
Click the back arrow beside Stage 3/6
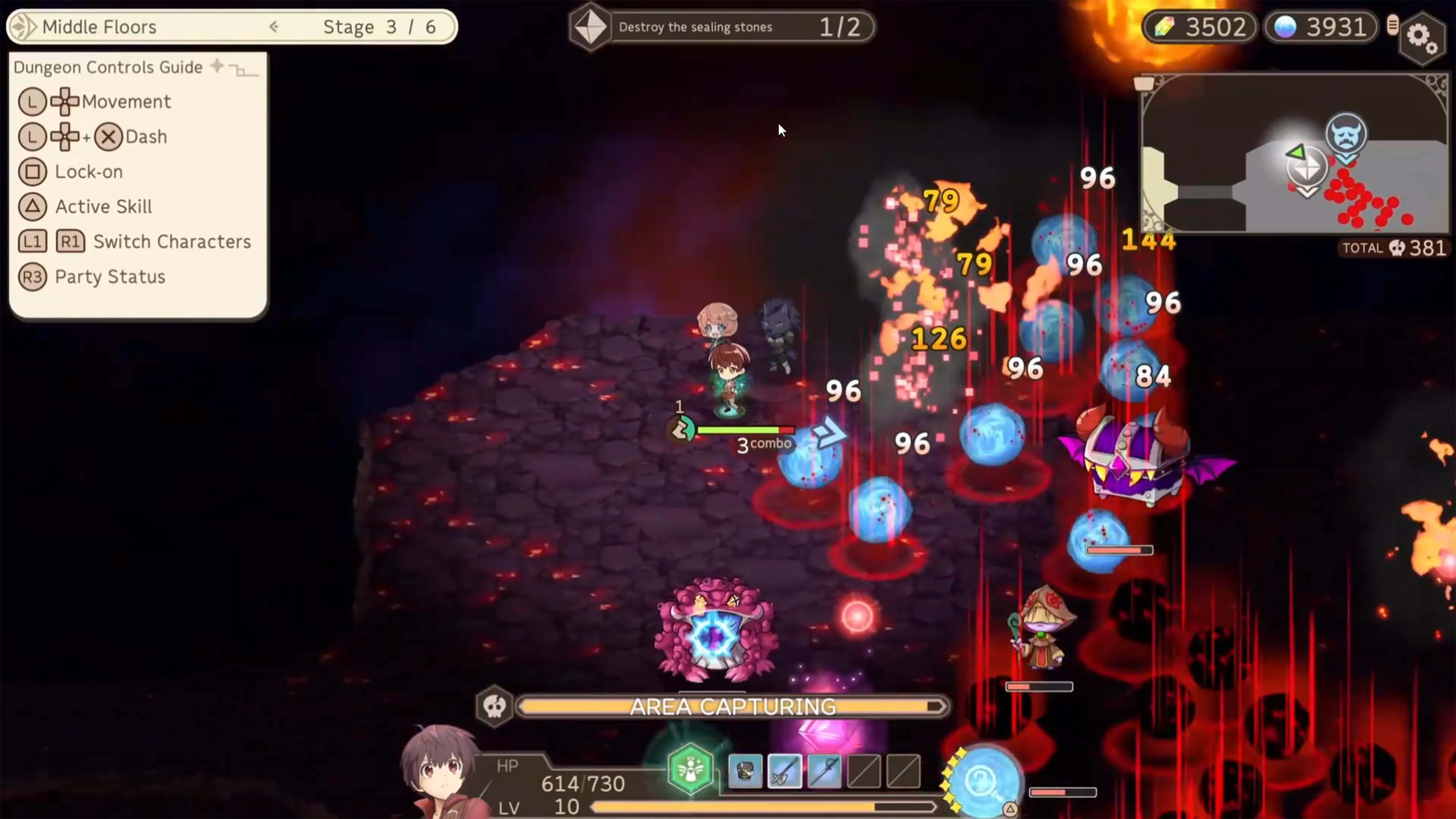[x=274, y=27]
